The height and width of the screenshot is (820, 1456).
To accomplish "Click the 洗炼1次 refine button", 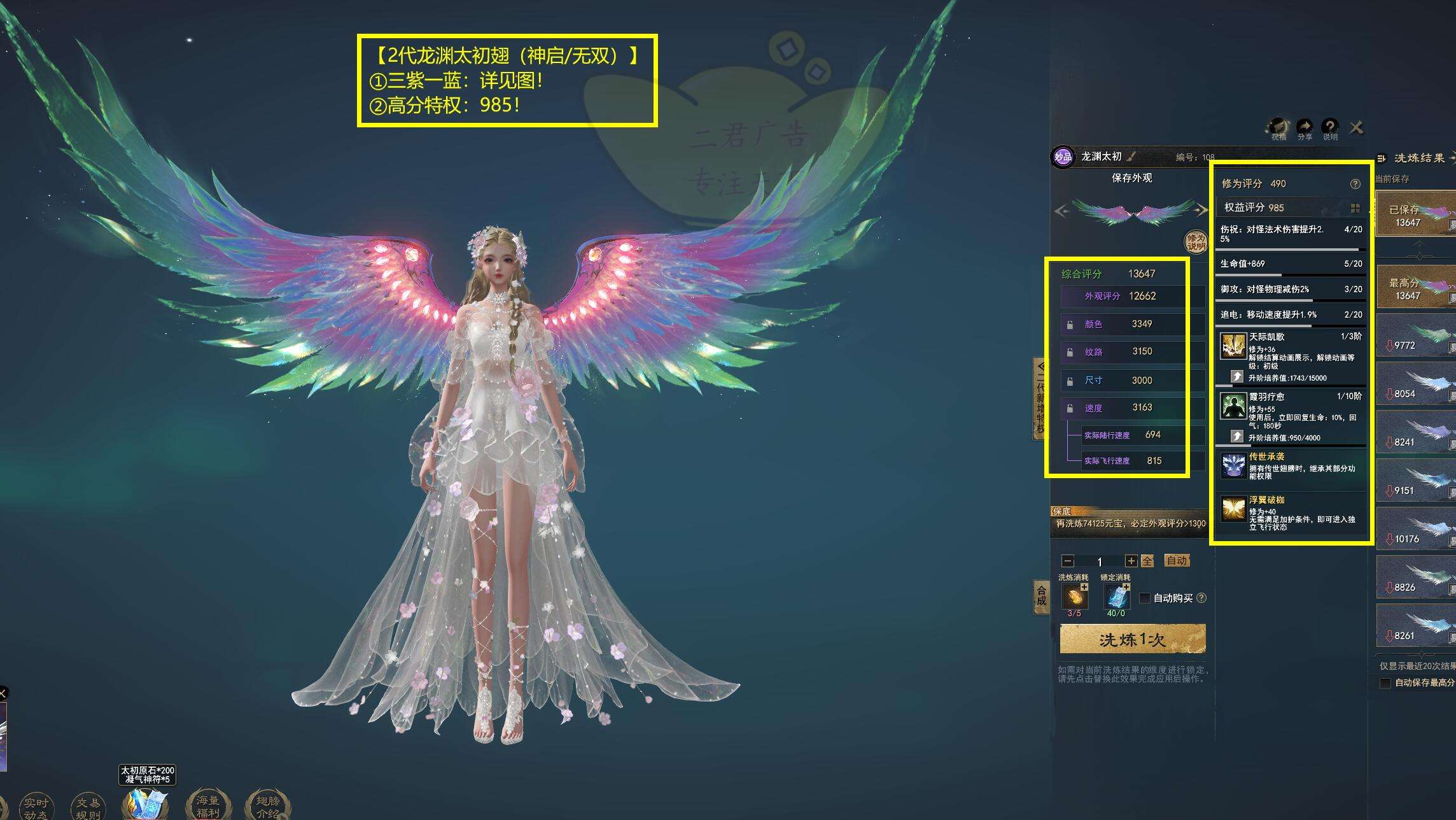I will 1133,639.
